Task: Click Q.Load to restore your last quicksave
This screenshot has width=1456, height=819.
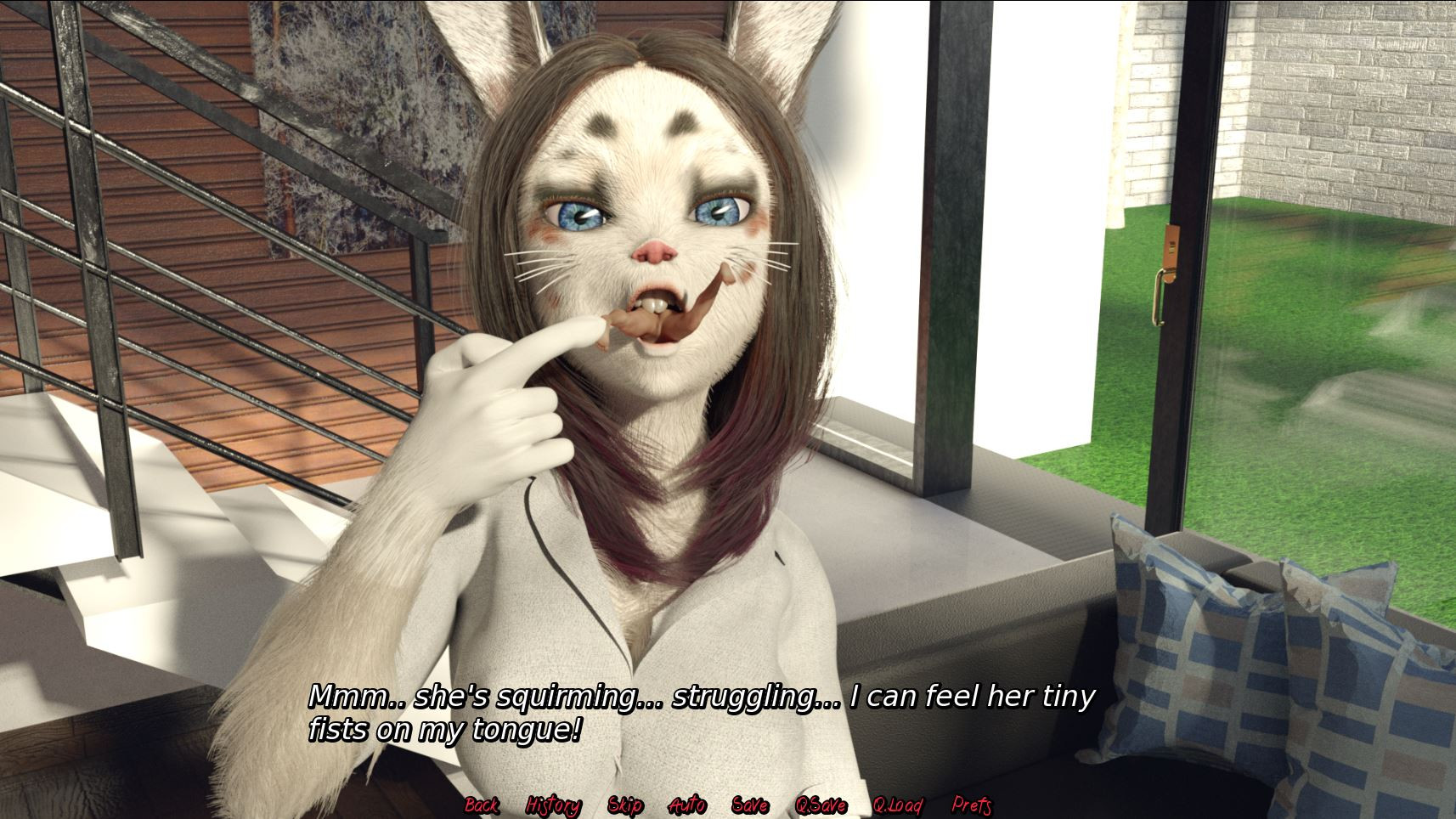Action: pyautogui.click(x=900, y=805)
